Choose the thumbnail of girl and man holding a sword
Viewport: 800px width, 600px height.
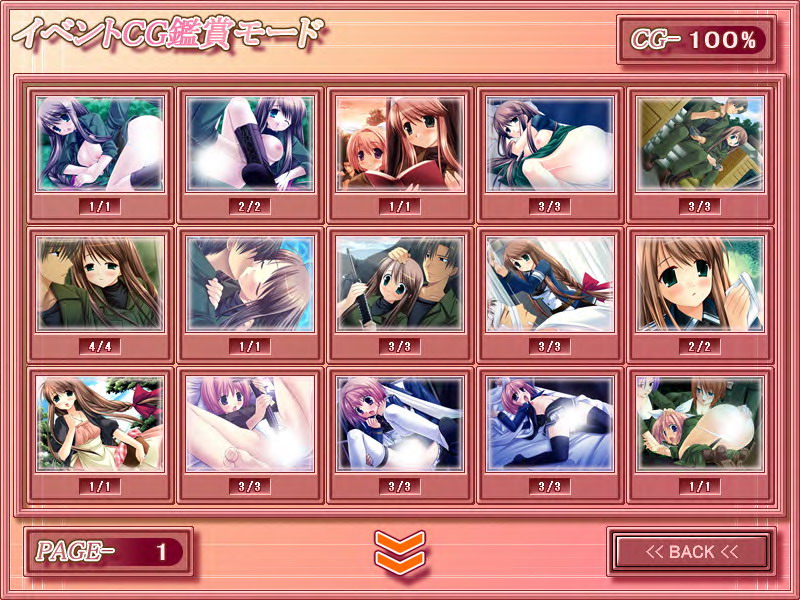pos(400,284)
